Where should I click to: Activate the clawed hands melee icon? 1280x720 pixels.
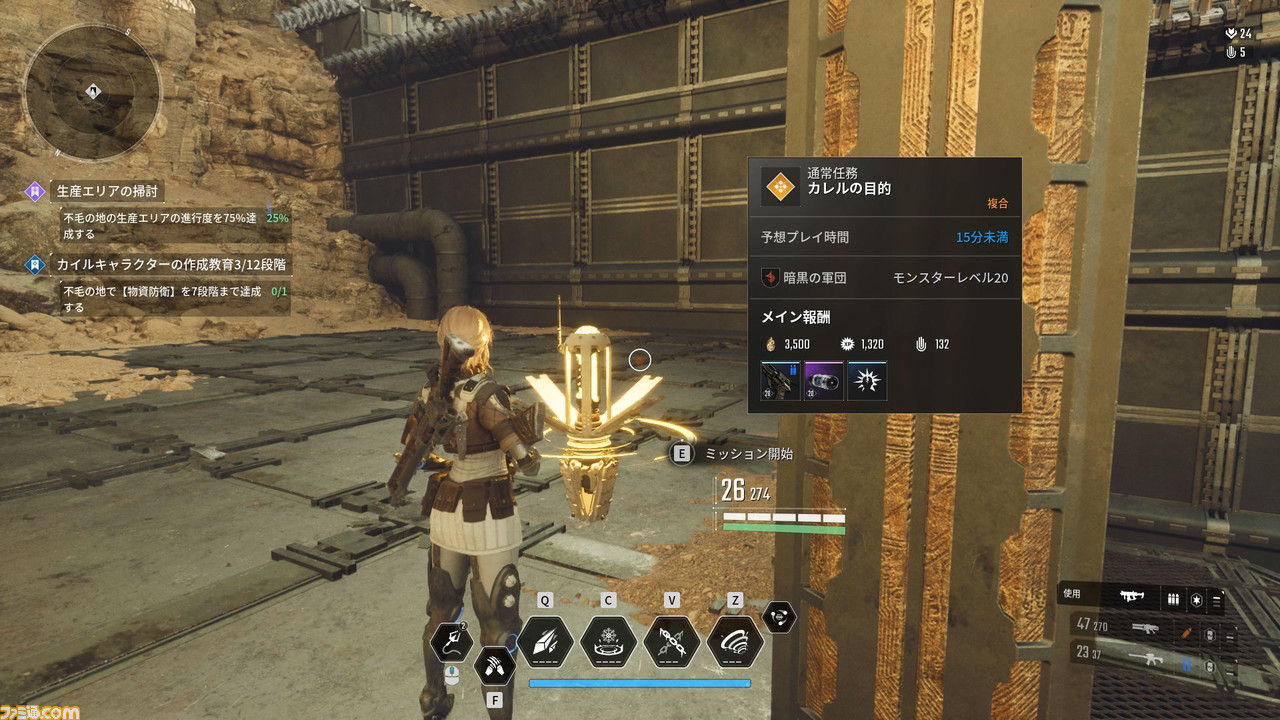point(494,662)
